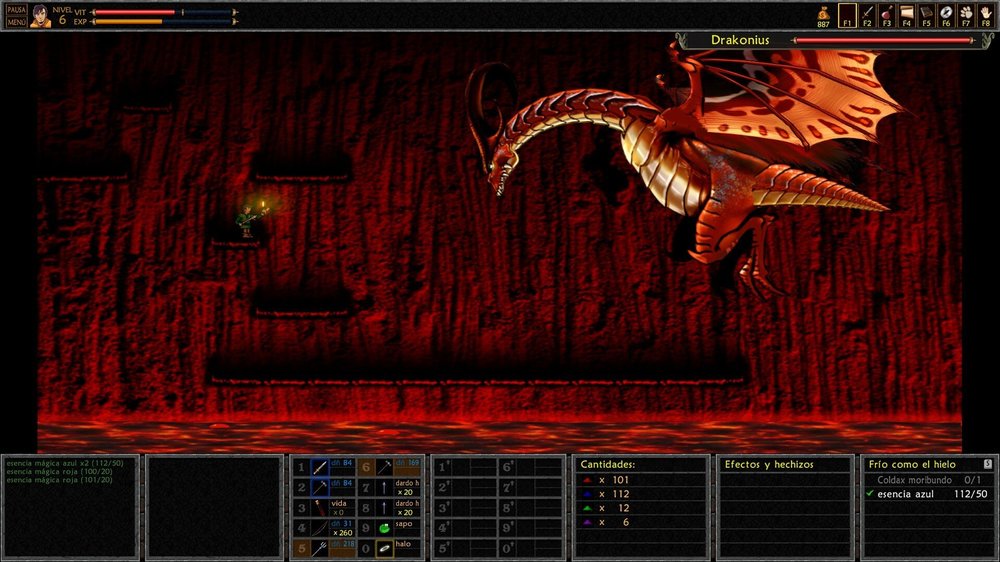Choose the vida potion in slot 3
This screenshot has width=1000, height=562.
point(320,507)
